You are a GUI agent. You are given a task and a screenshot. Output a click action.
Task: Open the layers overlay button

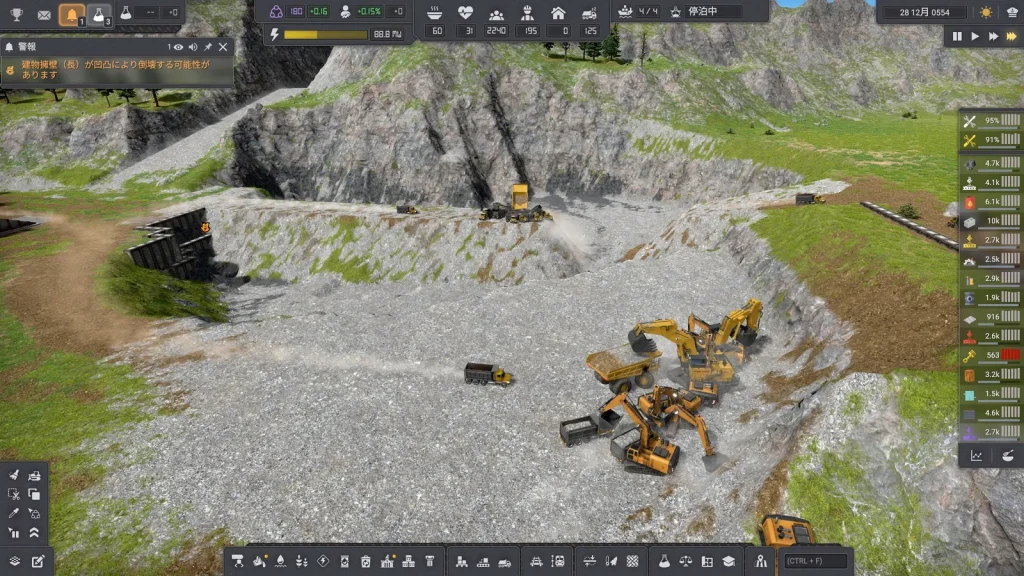[14, 561]
